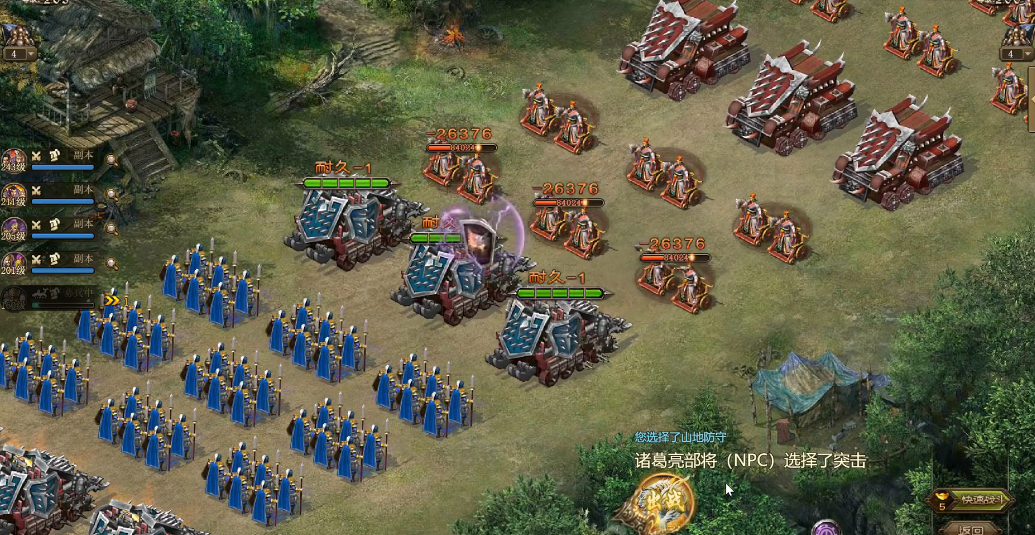Screen dimensions: 1035x535
Task: Inspect the level 243 general with magnifier
Action: click(112, 159)
